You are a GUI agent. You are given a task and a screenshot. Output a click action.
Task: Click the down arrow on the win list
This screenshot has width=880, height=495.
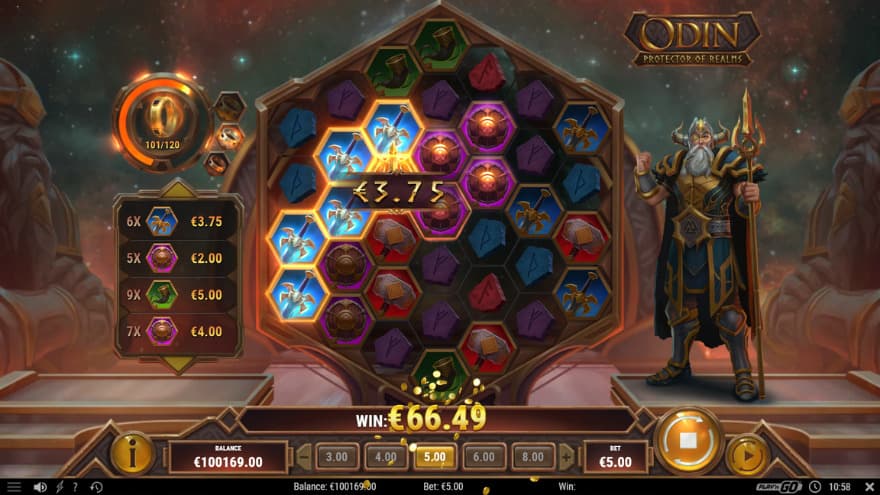[177, 364]
